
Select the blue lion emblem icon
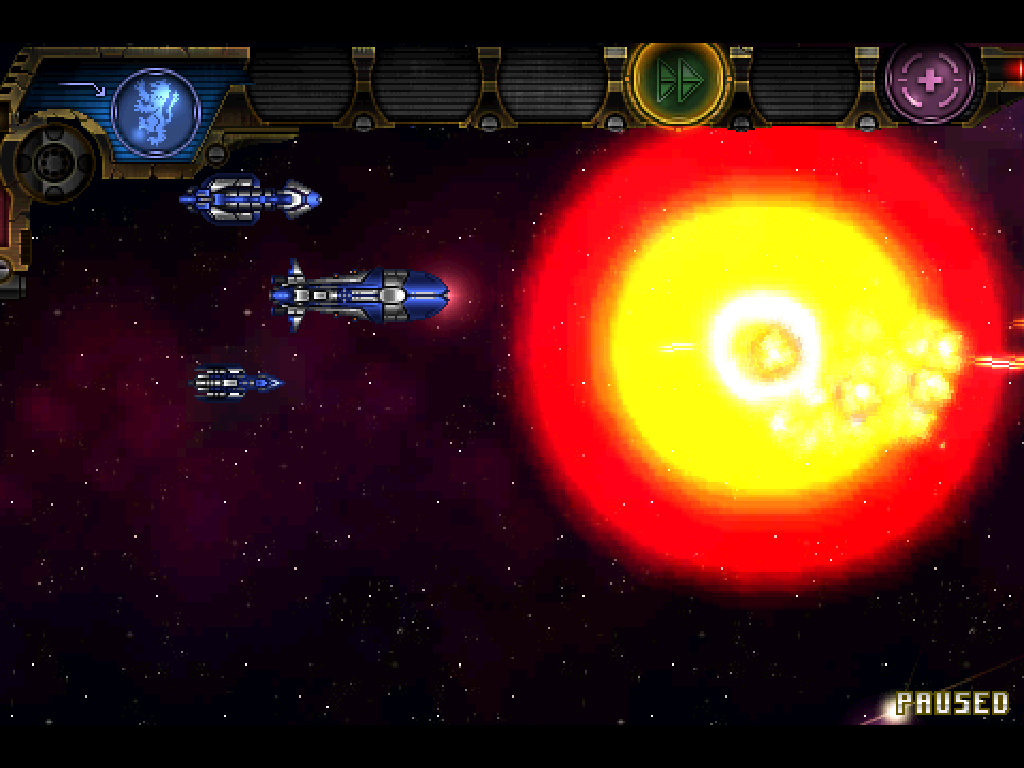pyautogui.click(x=156, y=110)
